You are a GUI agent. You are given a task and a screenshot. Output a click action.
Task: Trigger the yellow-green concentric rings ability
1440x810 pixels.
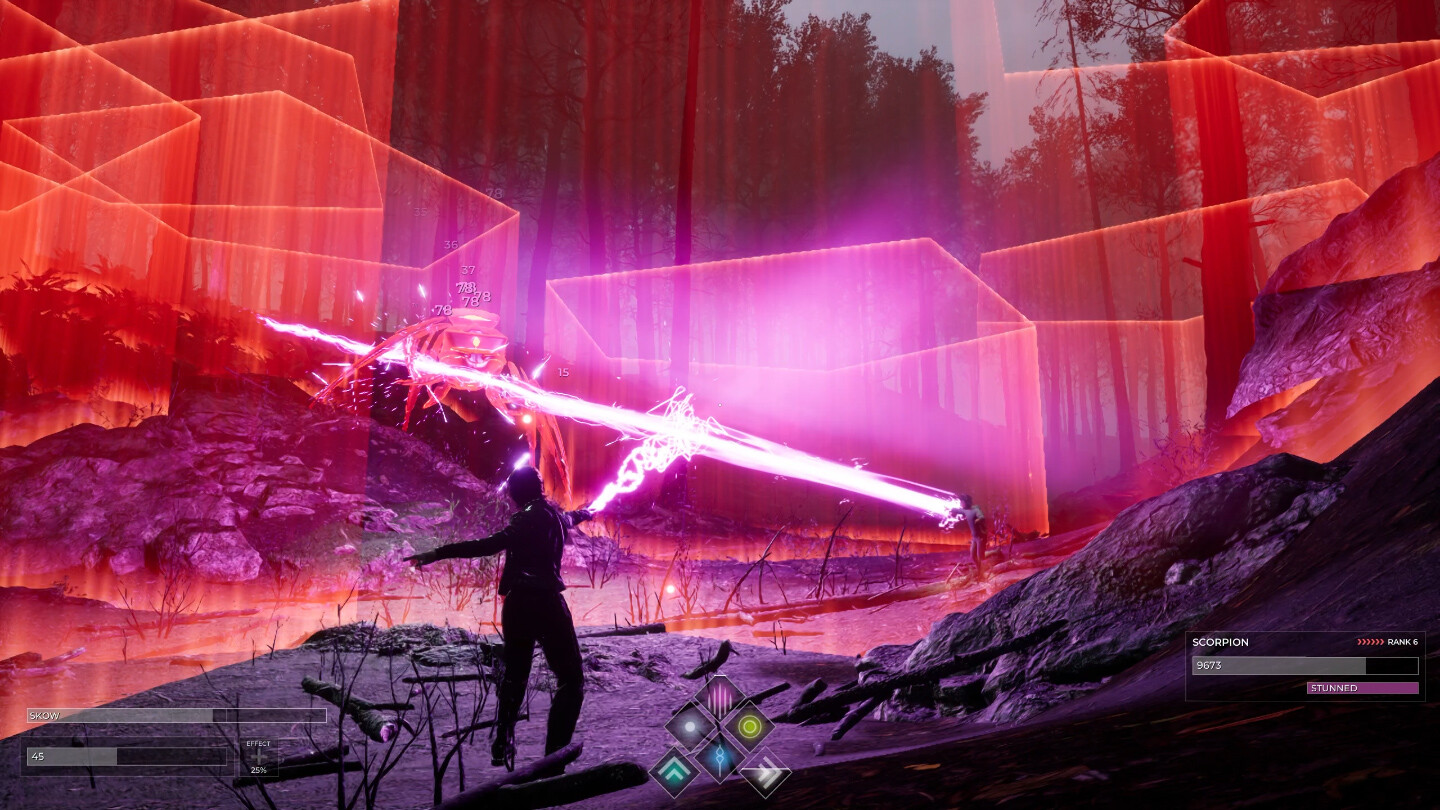pyautogui.click(x=748, y=726)
